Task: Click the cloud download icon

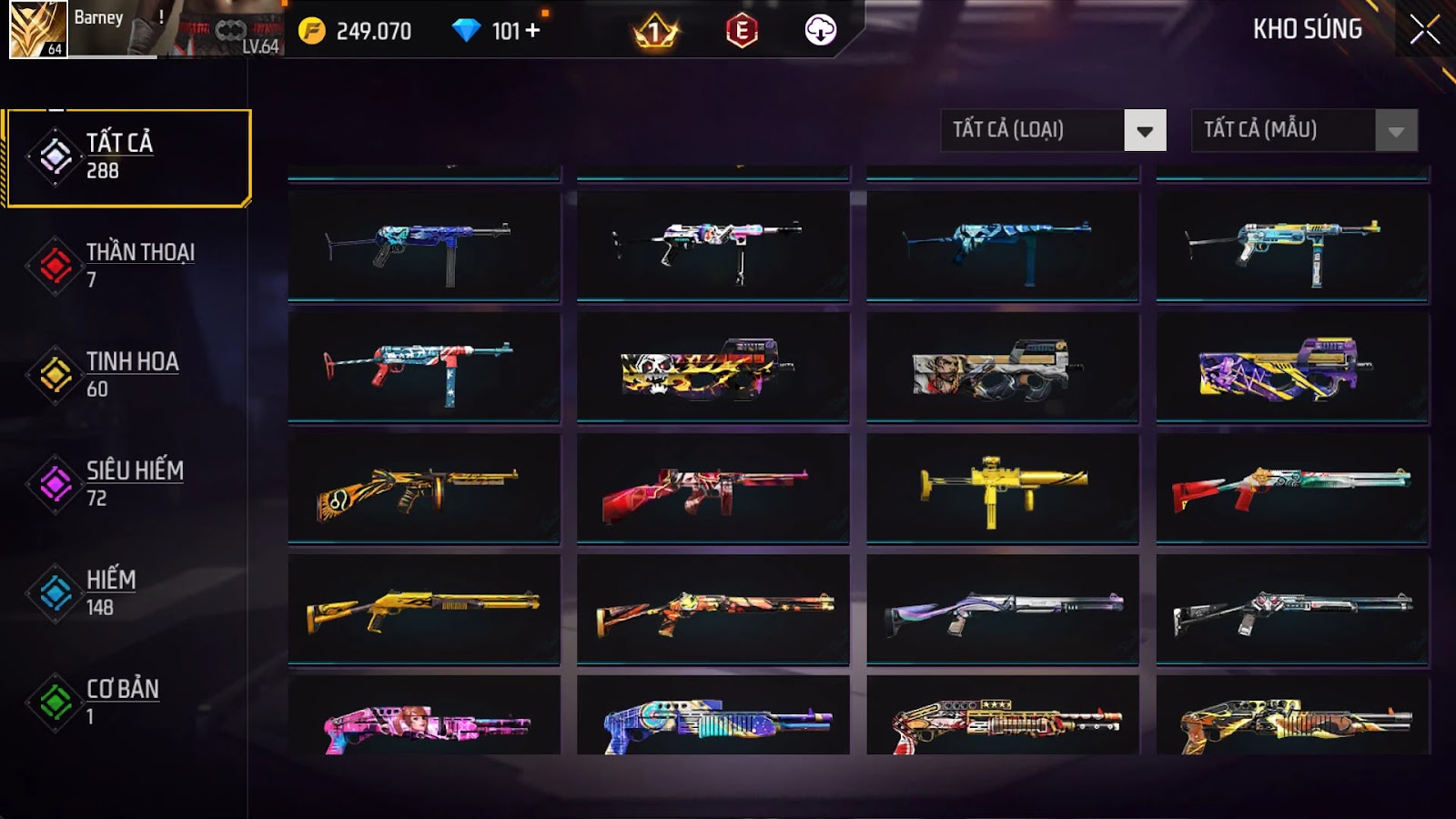Action: 820,31
